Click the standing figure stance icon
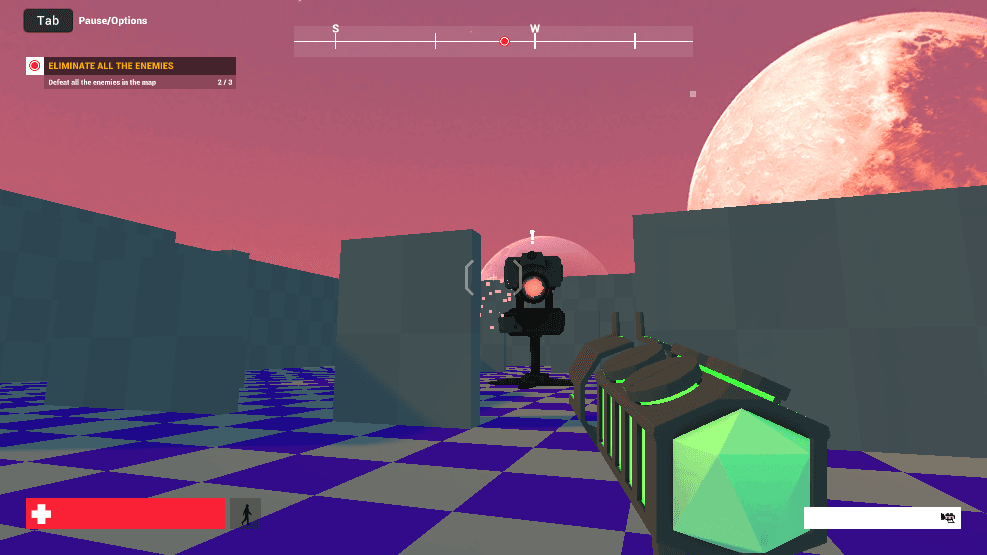987x555 pixels. point(245,514)
